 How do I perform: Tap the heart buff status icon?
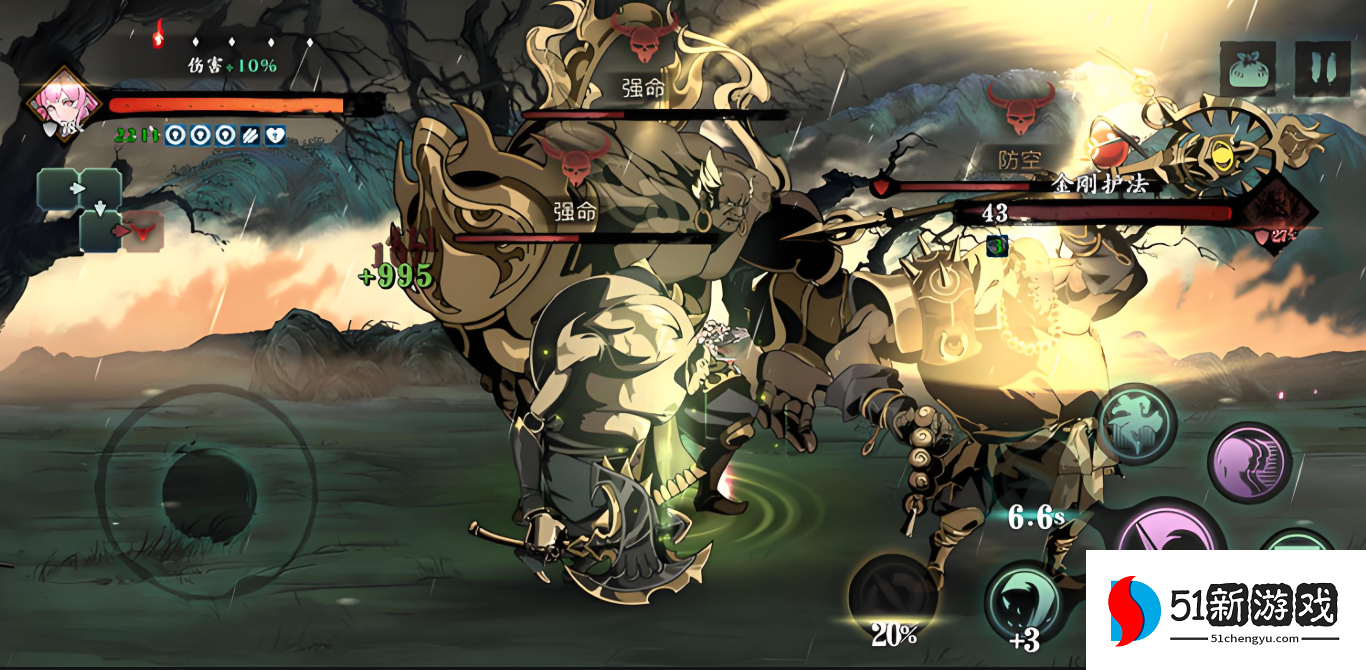coord(276,136)
